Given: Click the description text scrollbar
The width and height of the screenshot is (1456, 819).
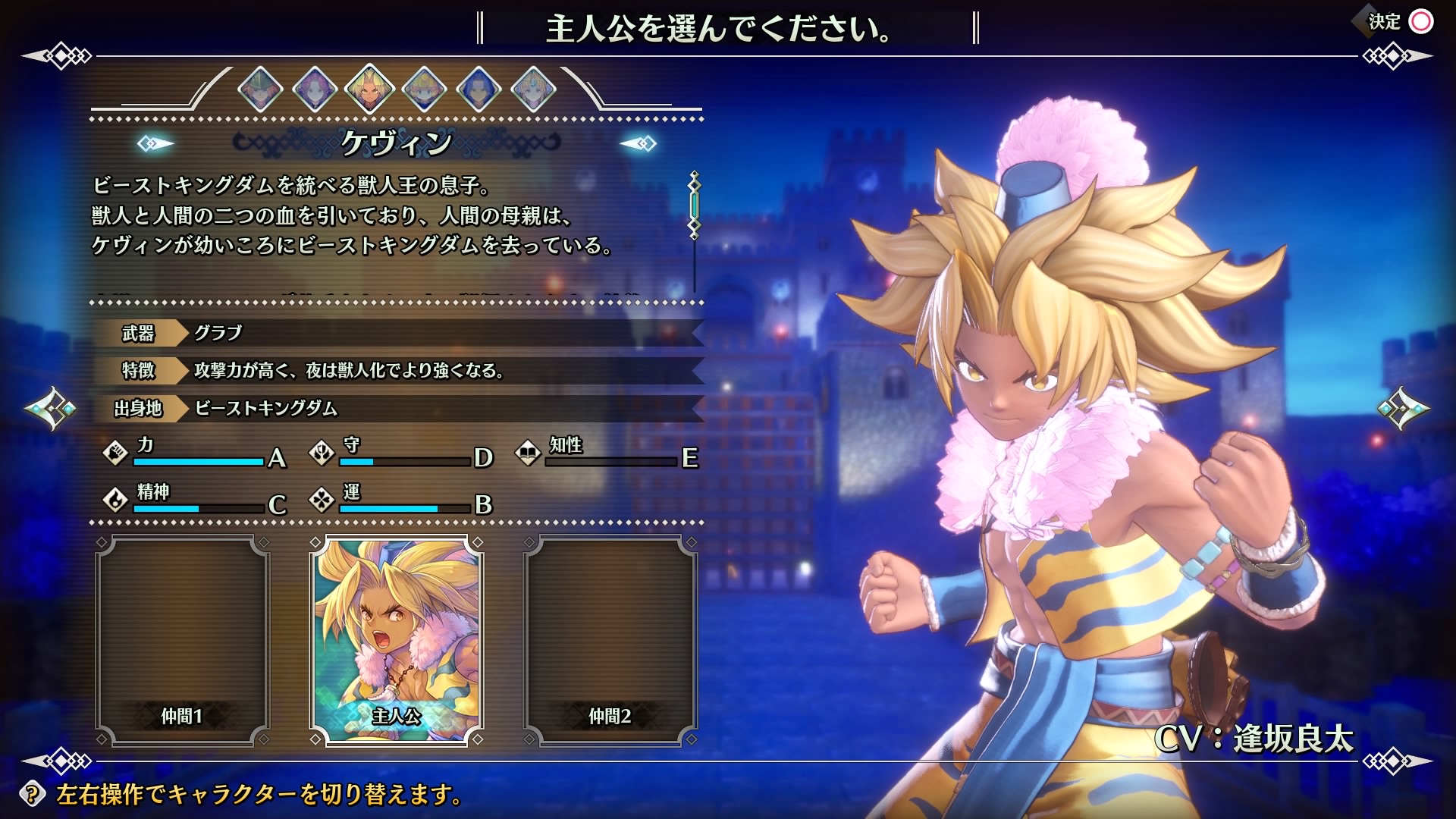Looking at the screenshot, I should pyautogui.click(x=694, y=205).
